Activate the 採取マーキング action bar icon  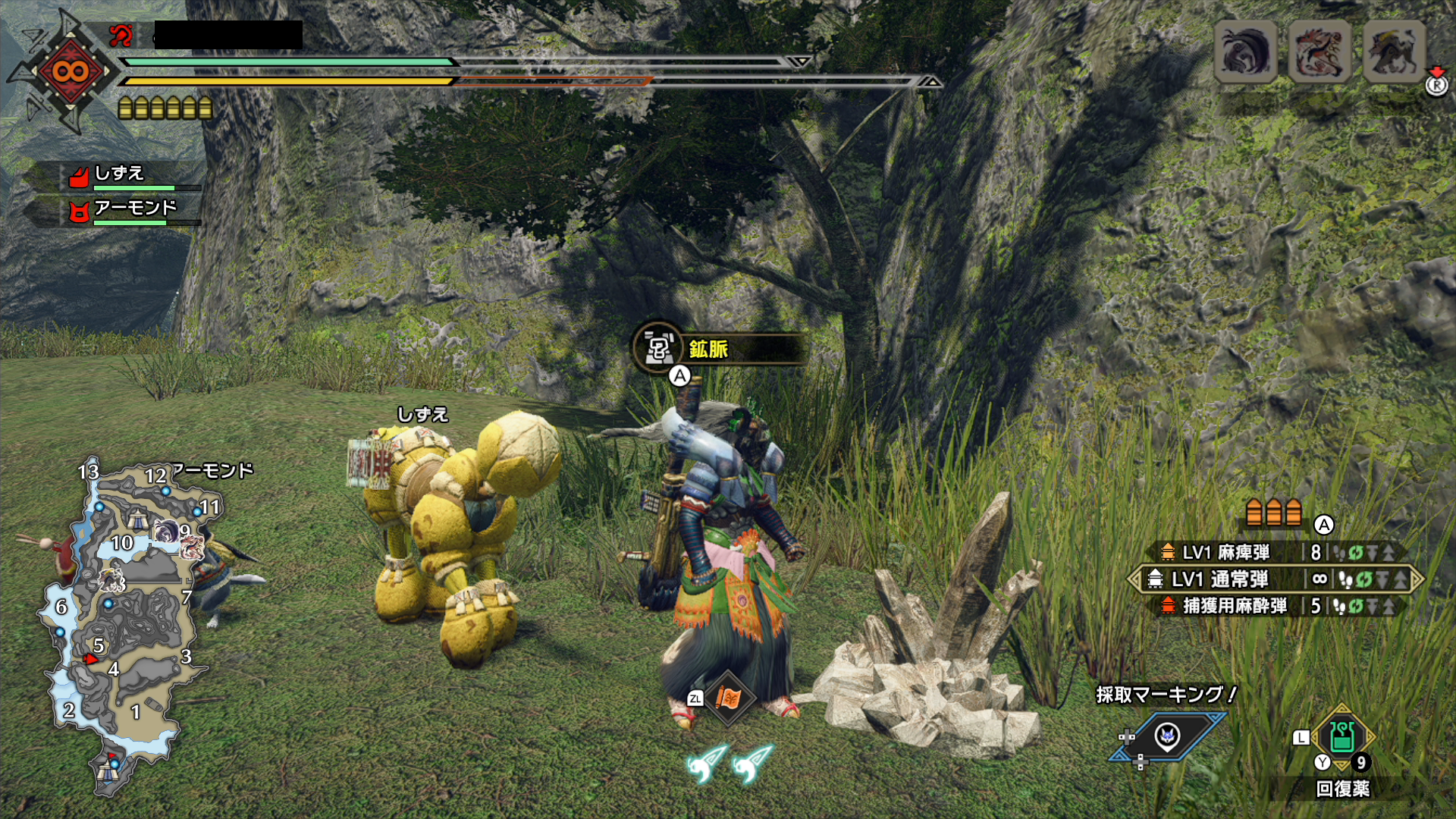coord(1168,736)
